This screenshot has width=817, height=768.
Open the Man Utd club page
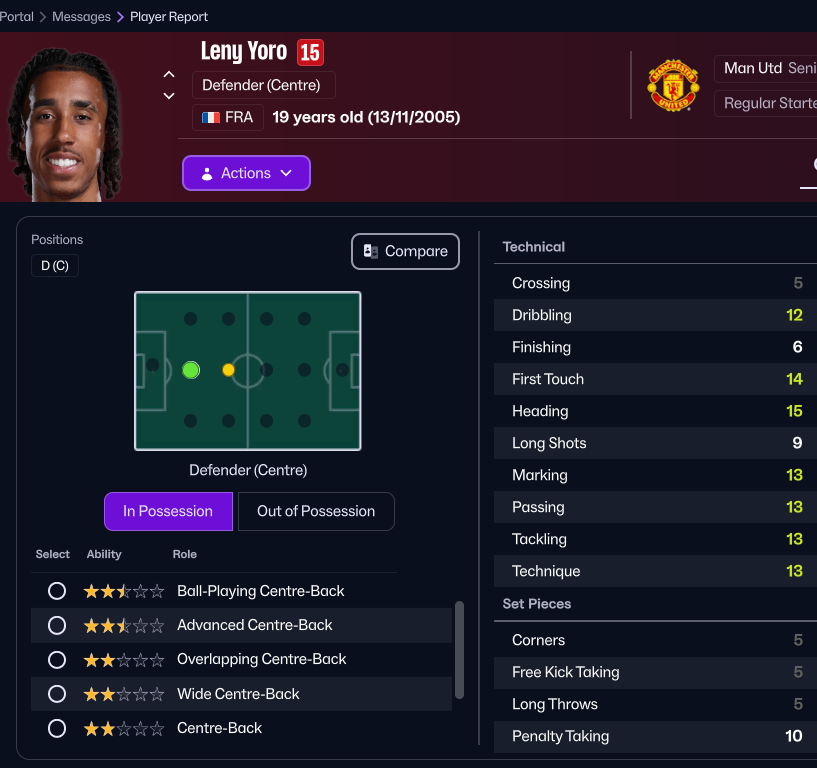coord(753,68)
